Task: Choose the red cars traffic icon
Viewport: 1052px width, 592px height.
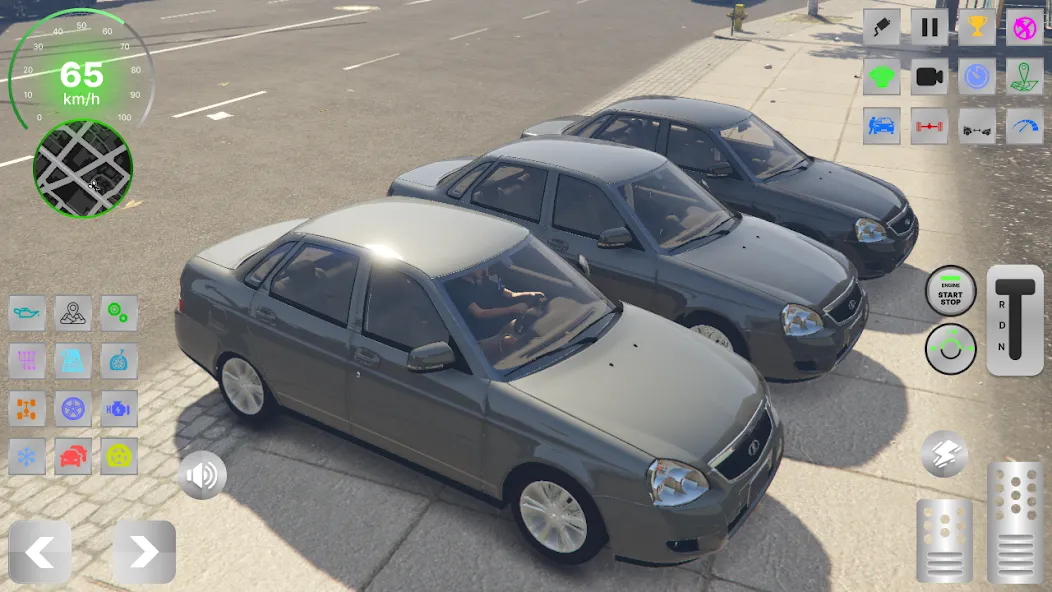Action: click(73, 457)
